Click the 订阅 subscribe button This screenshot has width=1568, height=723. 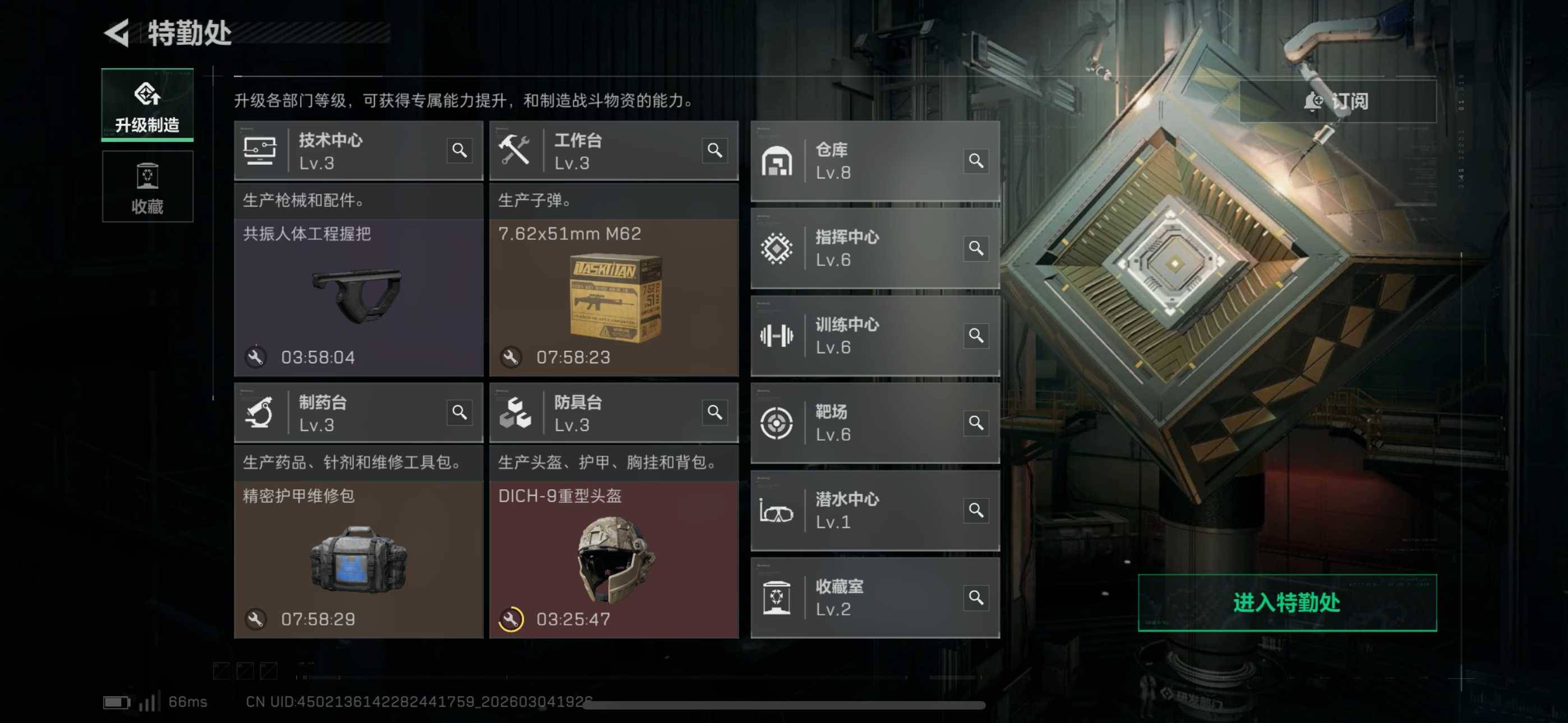(1338, 101)
